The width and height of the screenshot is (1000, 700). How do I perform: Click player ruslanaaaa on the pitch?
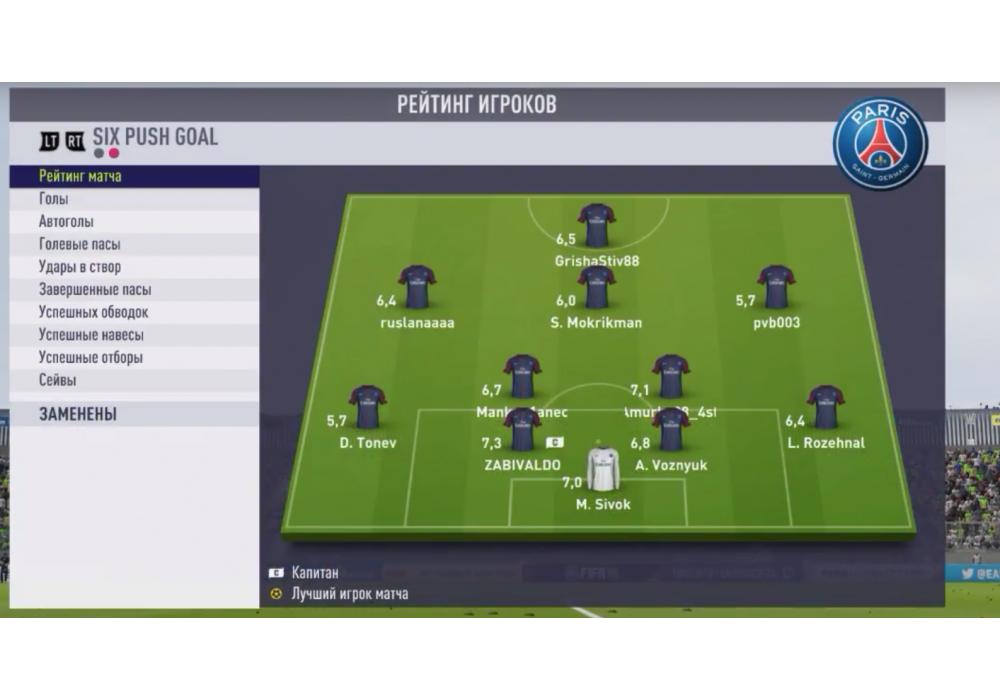click(x=417, y=287)
